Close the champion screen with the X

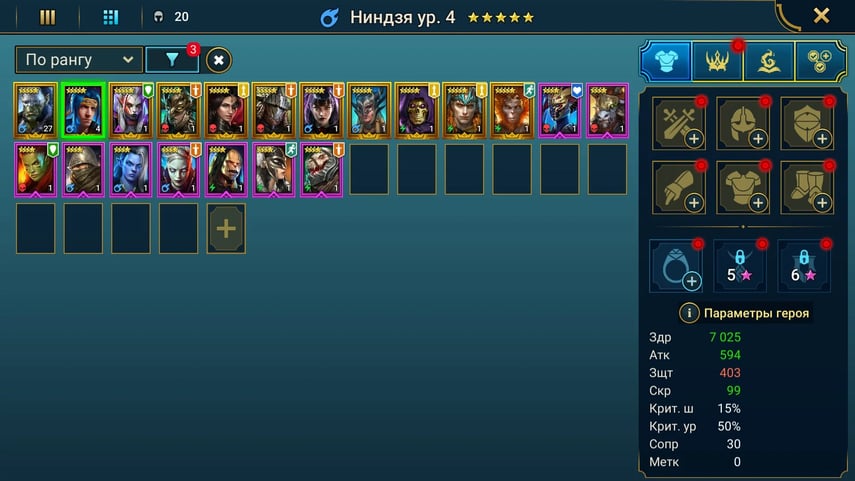click(821, 16)
